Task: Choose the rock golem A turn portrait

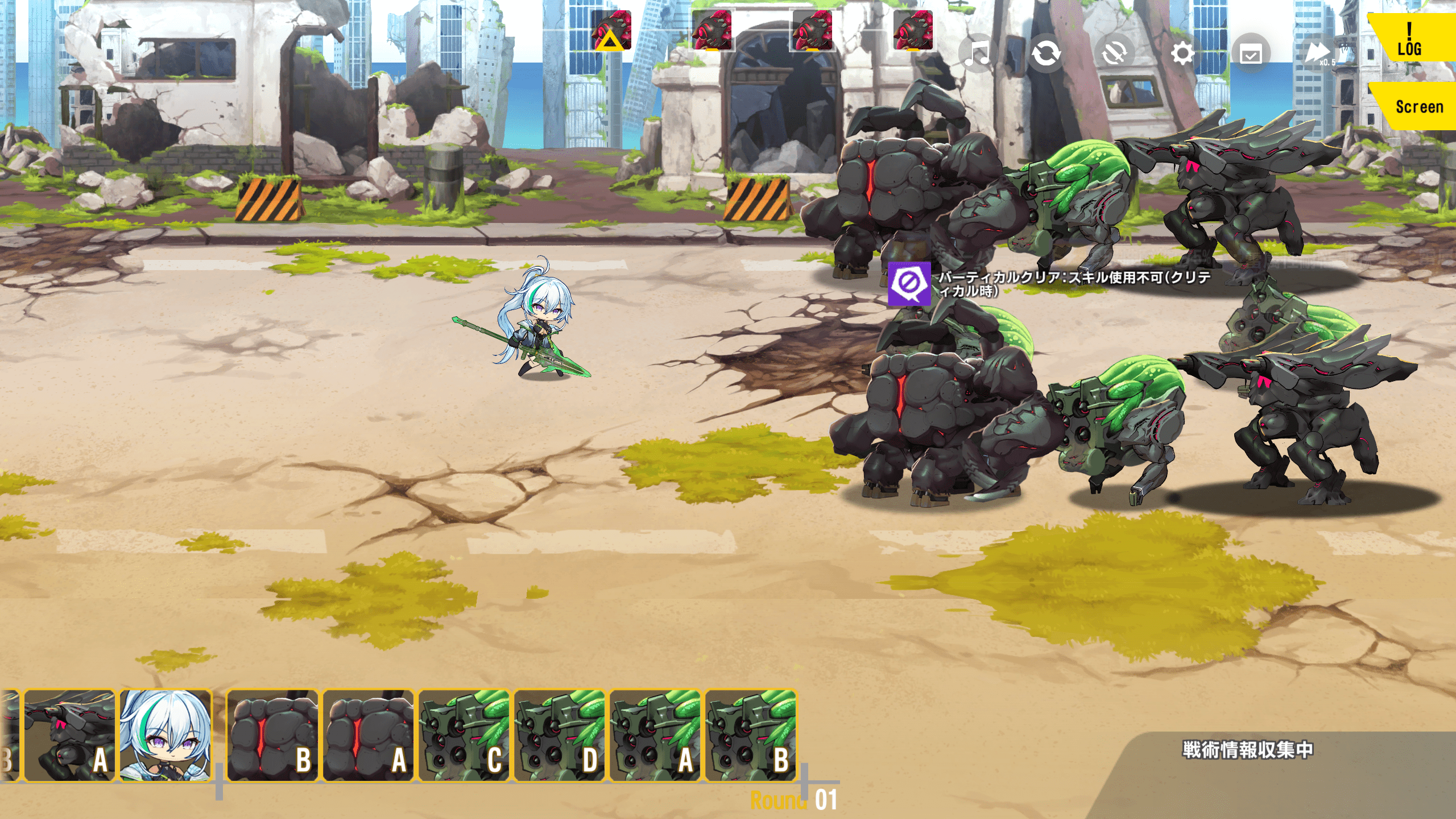Action: pos(368,735)
